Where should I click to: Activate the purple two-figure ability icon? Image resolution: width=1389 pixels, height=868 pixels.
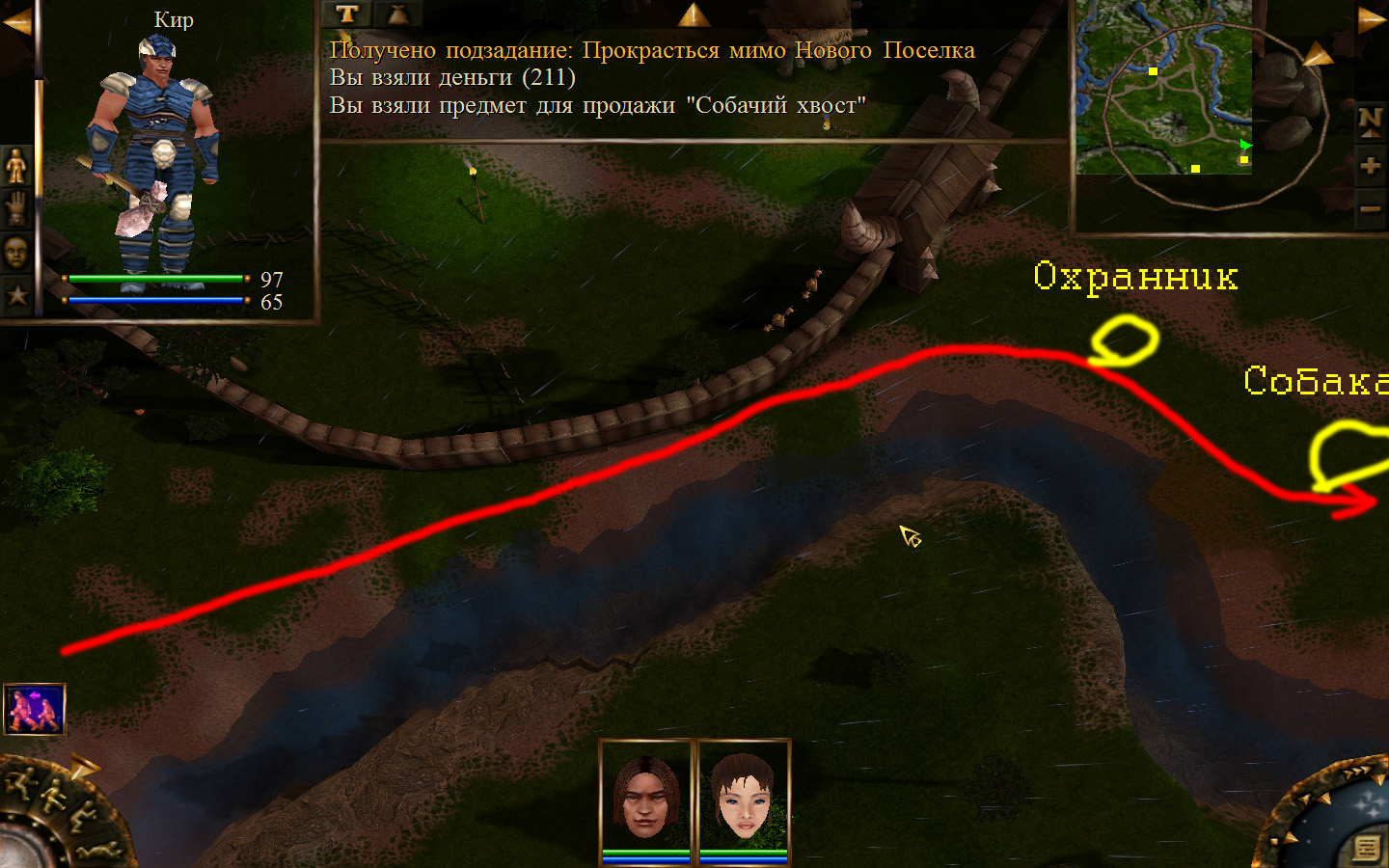click(x=35, y=710)
